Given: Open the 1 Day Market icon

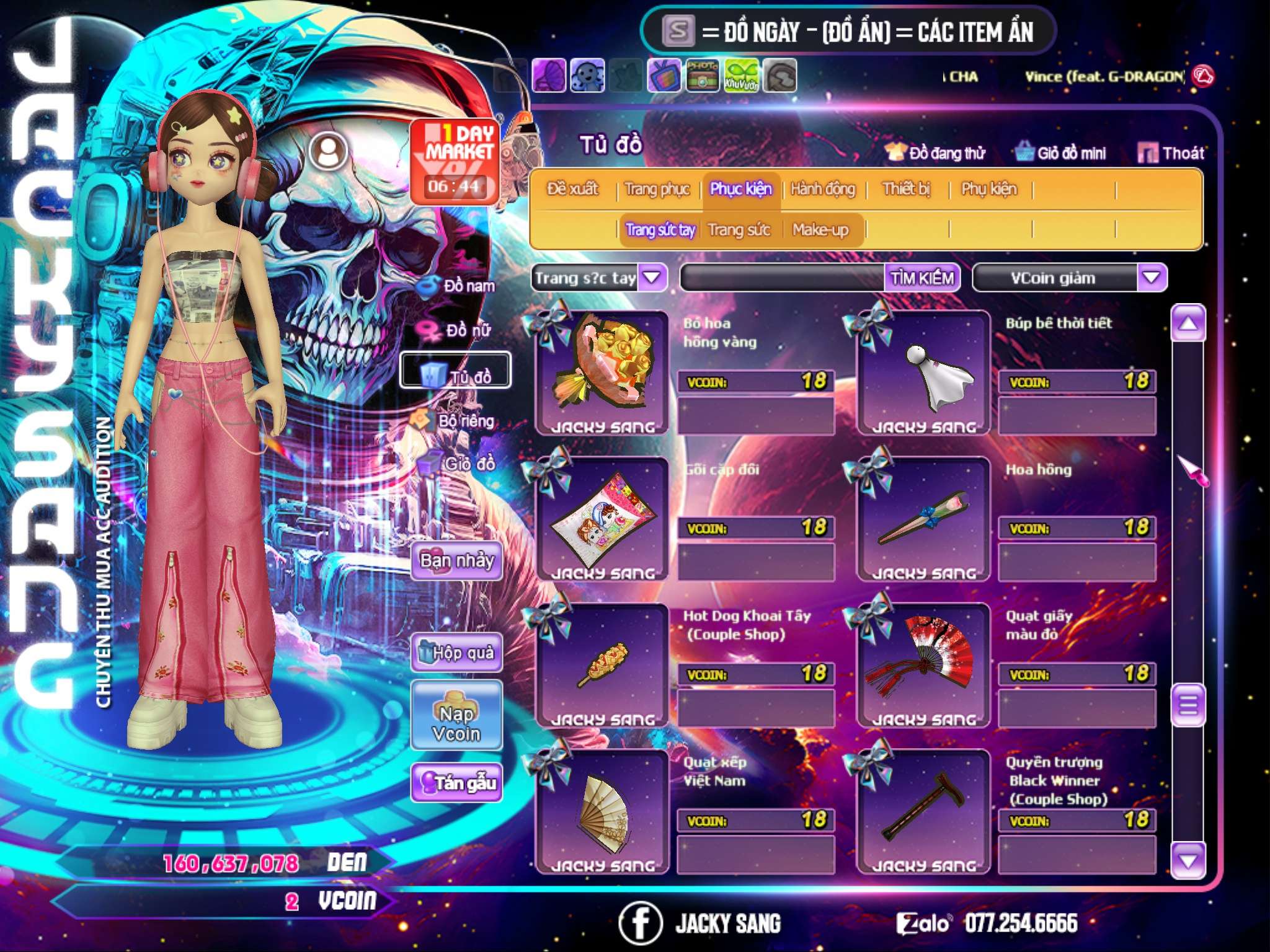Looking at the screenshot, I should coord(455,161).
